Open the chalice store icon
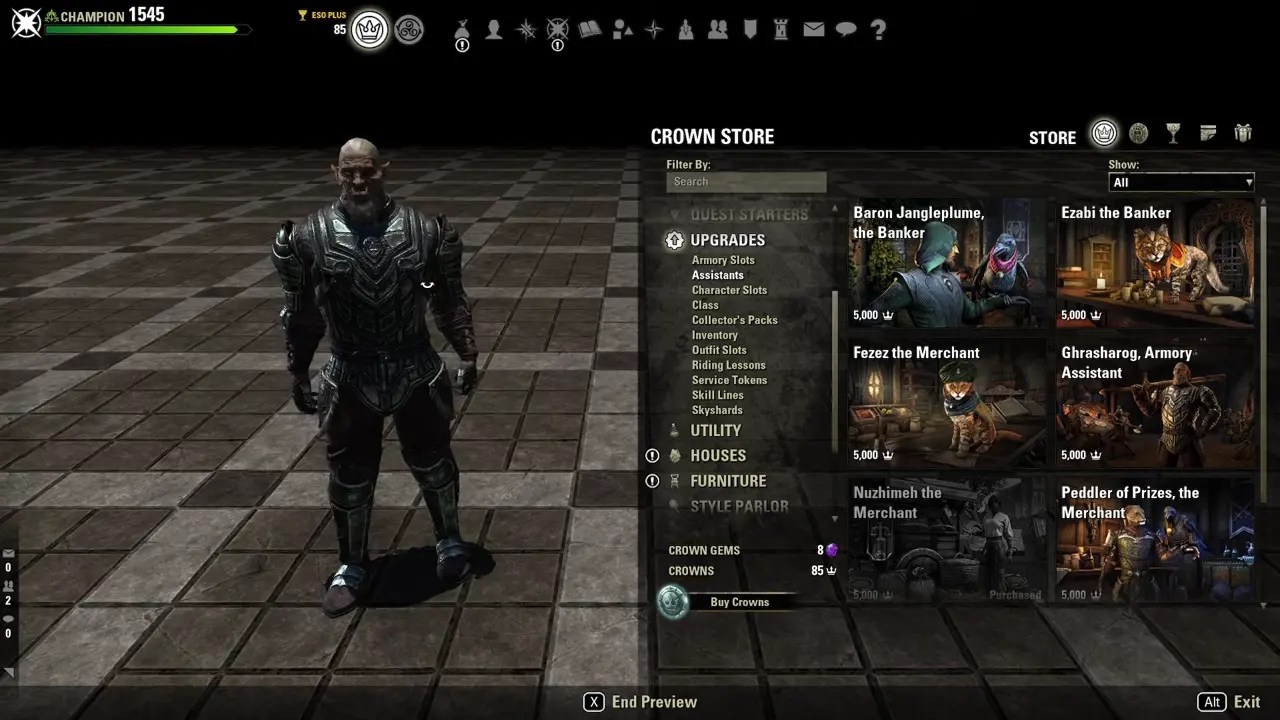Screen dimensions: 1280x720 [x=1173, y=133]
